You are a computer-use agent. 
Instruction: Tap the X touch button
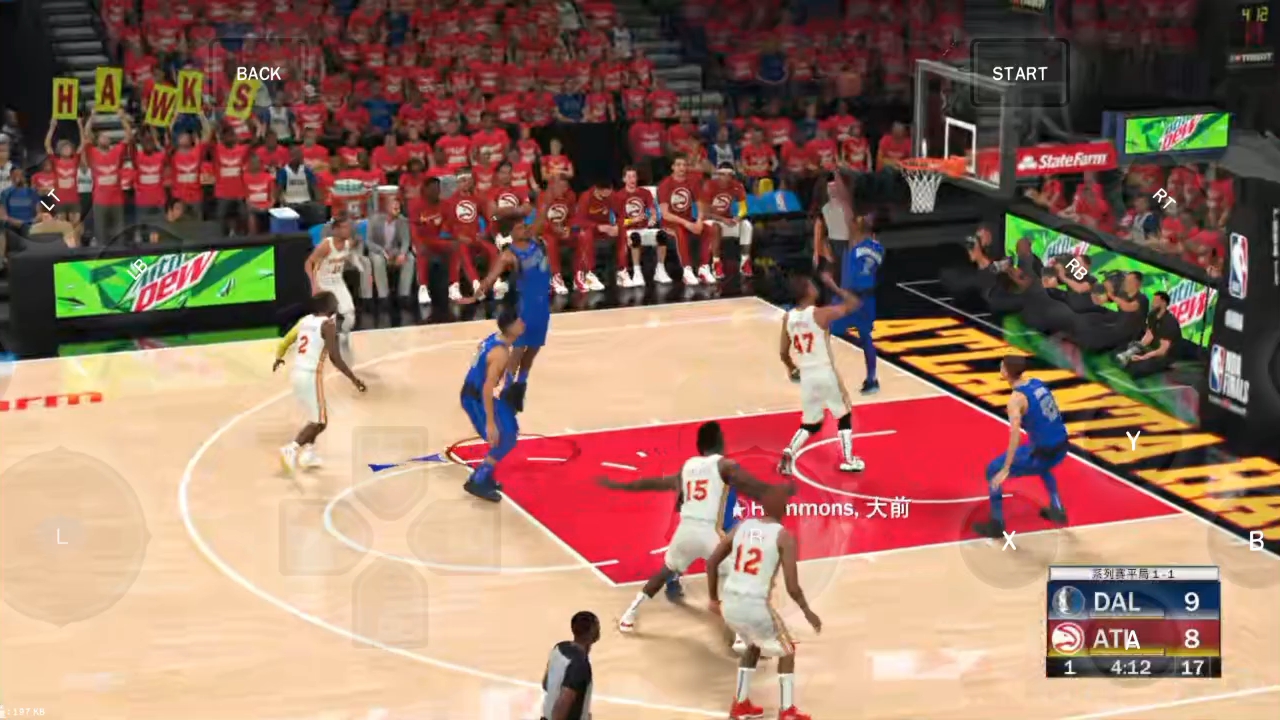(x=1008, y=541)
